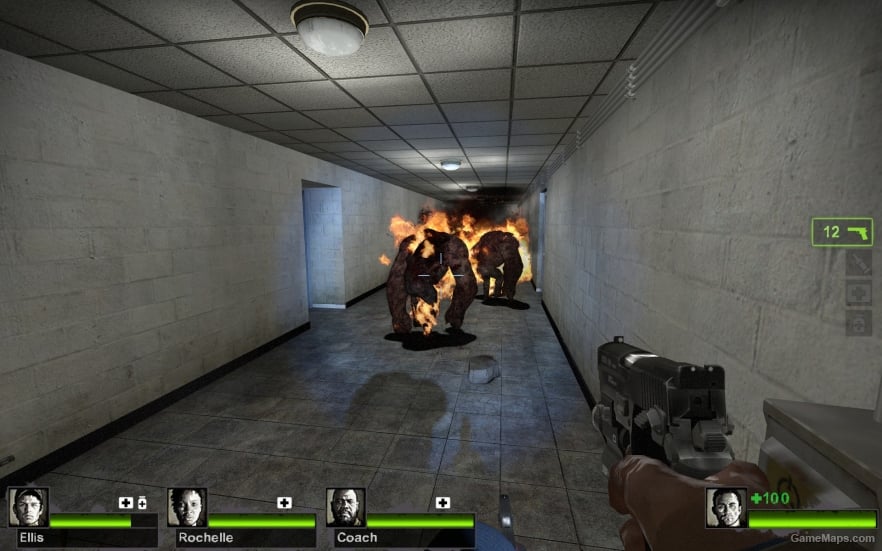Click Ellis's teammate portrait
Image resolution: width=882 pixels, height=551 pixels.
coord(28,507)
